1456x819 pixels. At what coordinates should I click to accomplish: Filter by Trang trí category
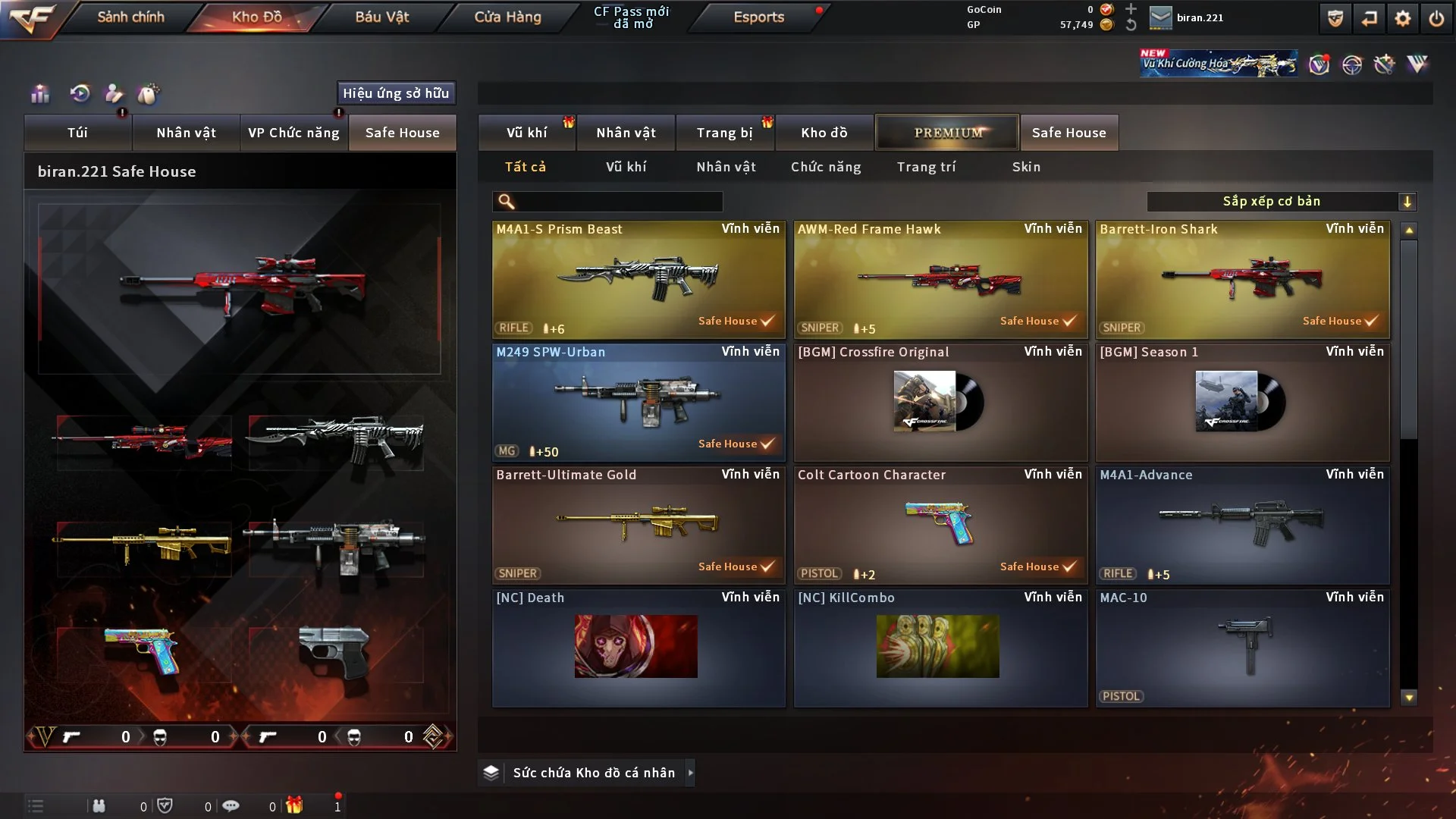click(x=926, y=167)
